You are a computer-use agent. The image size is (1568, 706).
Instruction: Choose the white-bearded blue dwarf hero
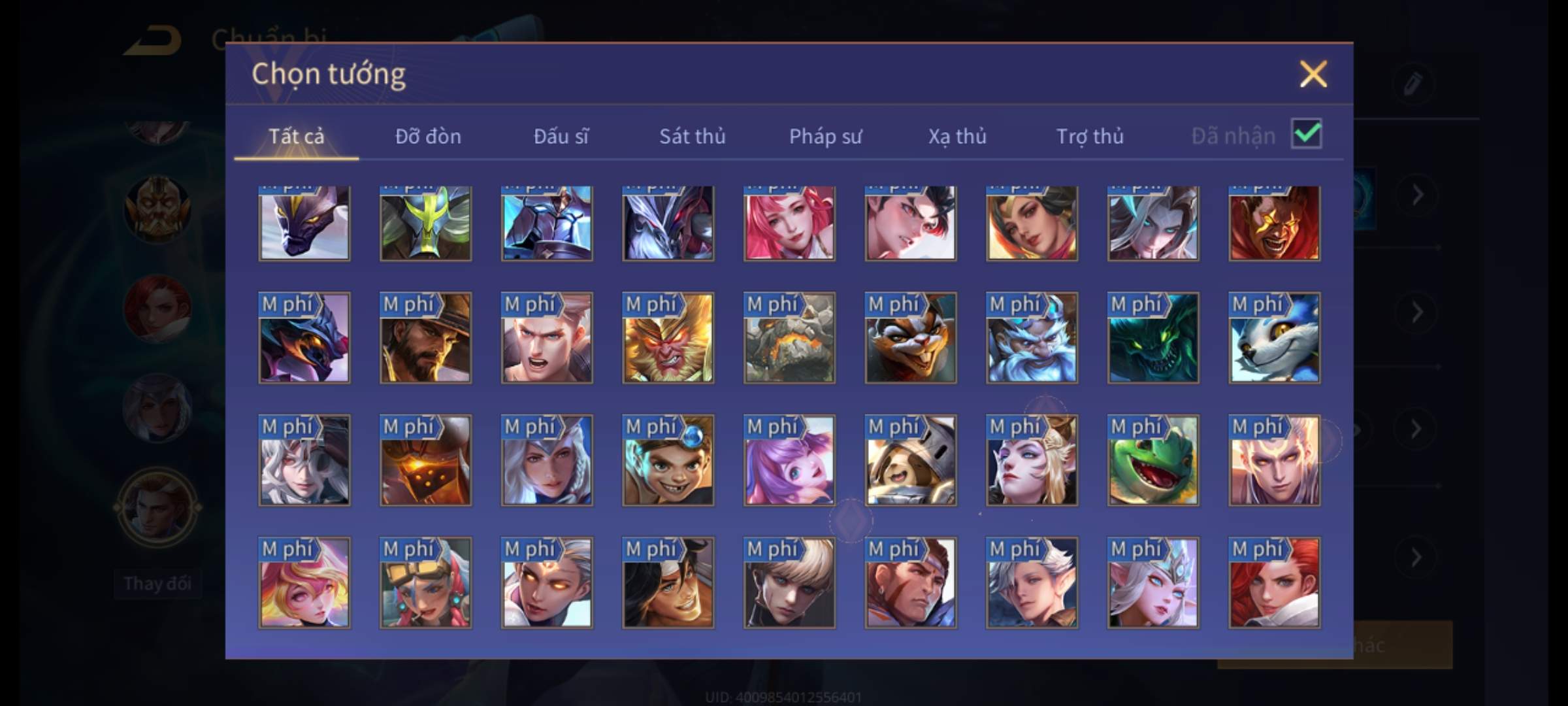pyautogui.click(x=1032, y=338)
